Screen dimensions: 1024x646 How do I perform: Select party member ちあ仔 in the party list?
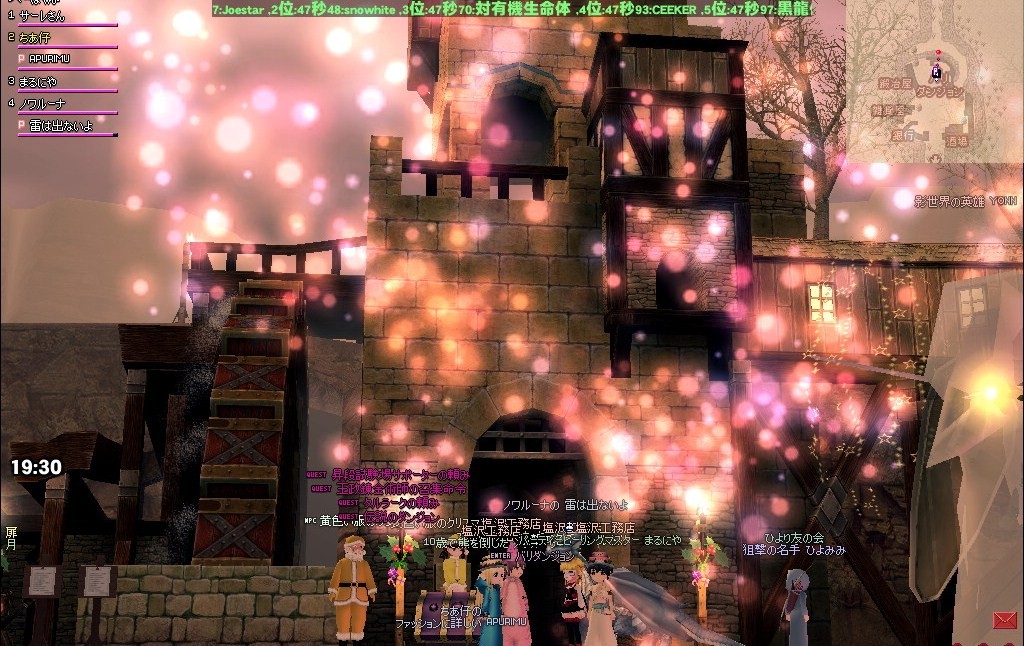point(35,38)
